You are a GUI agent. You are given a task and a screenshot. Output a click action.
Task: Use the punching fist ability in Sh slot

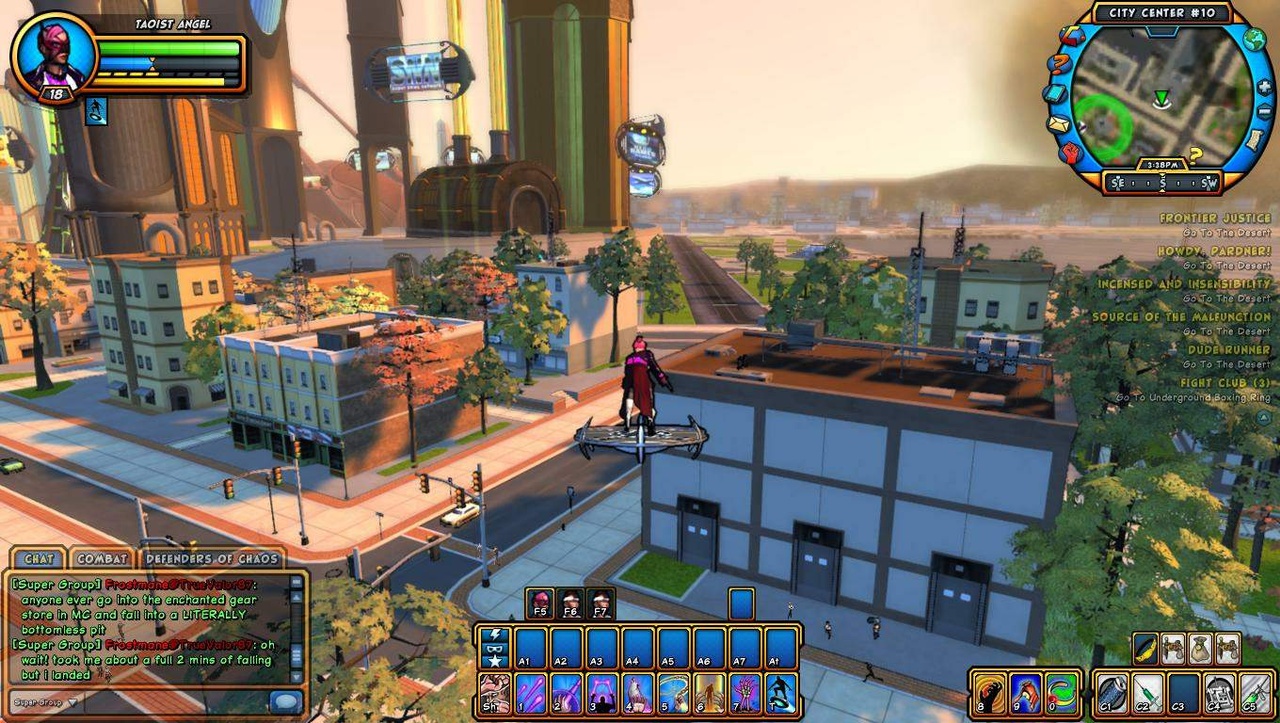click(x=494, y=692)
